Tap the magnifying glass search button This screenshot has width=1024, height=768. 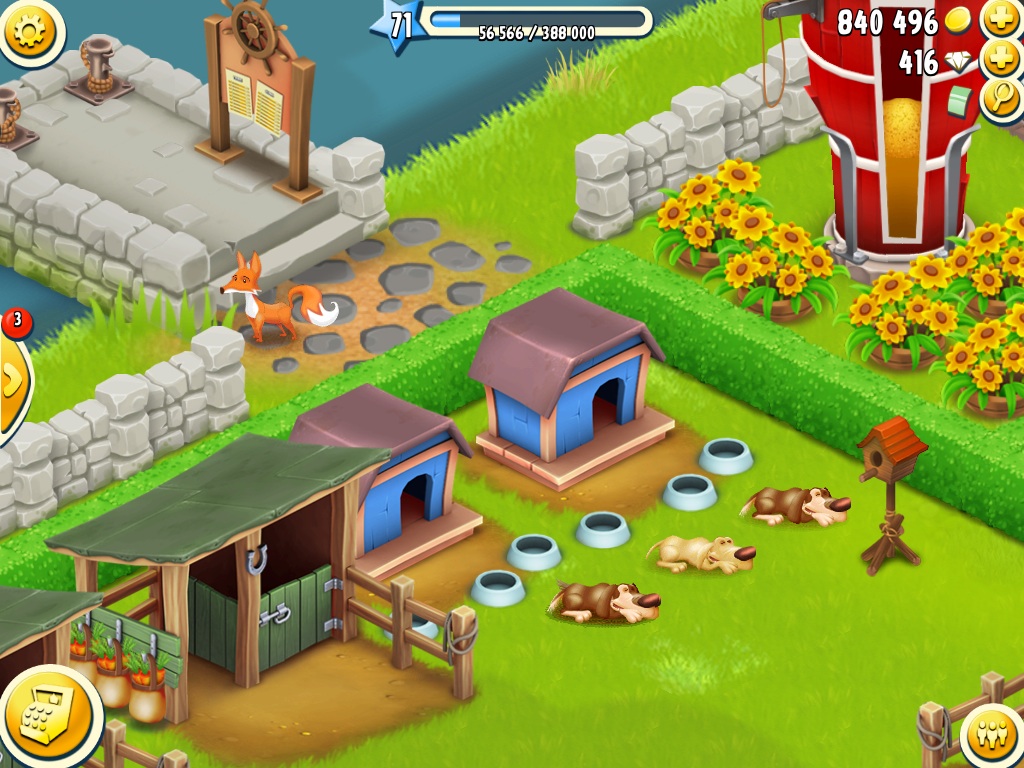(1001, 100)
